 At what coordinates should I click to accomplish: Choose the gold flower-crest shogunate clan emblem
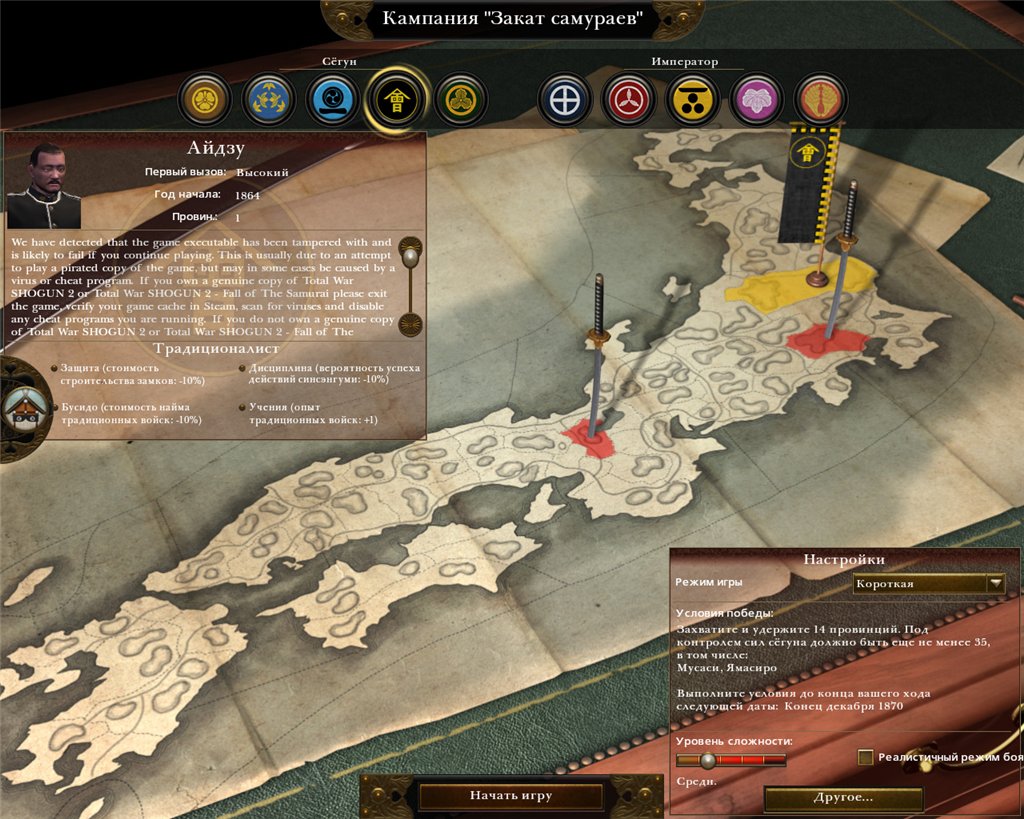coord(205,100)
